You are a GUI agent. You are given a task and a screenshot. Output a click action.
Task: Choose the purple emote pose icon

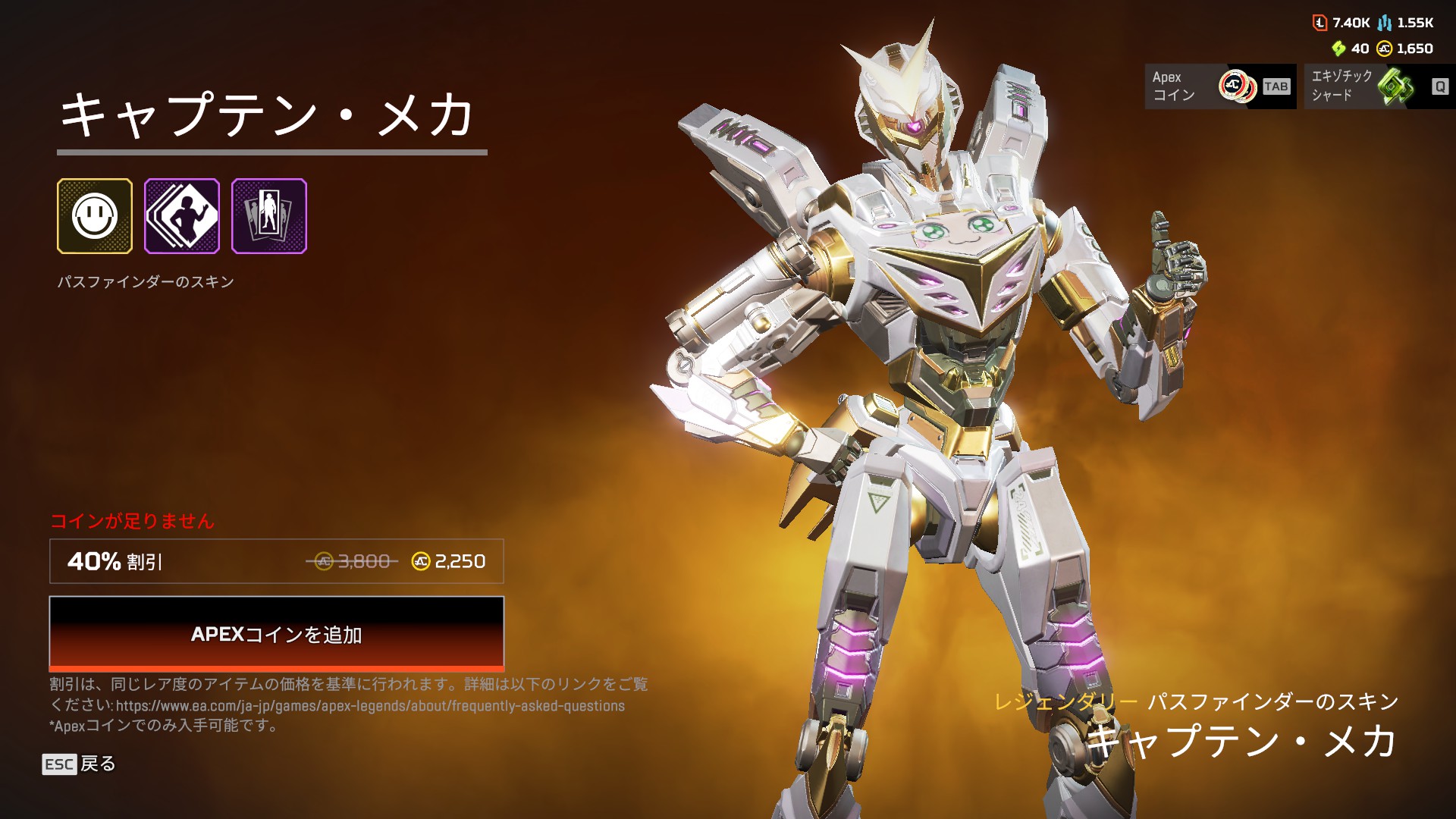[x=182, y=216]
